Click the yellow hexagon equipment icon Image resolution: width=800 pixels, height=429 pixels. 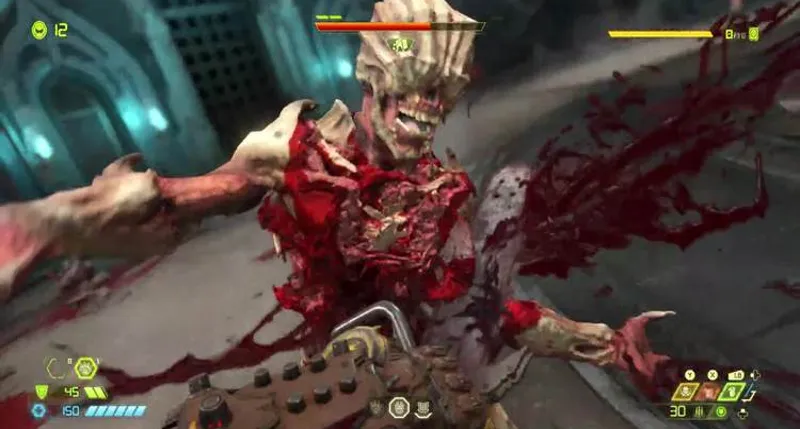(x=86, y=367)
